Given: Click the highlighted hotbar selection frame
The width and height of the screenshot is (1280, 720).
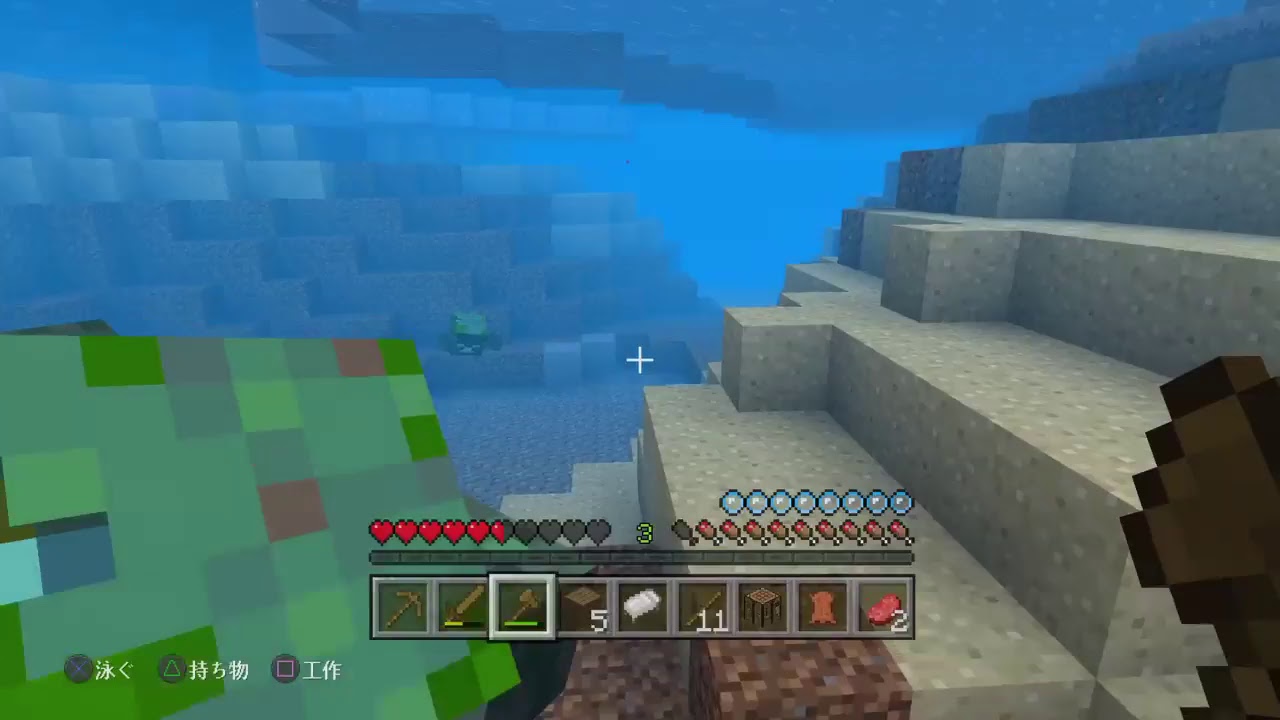Looking at the screenshot, I should 522,606.
